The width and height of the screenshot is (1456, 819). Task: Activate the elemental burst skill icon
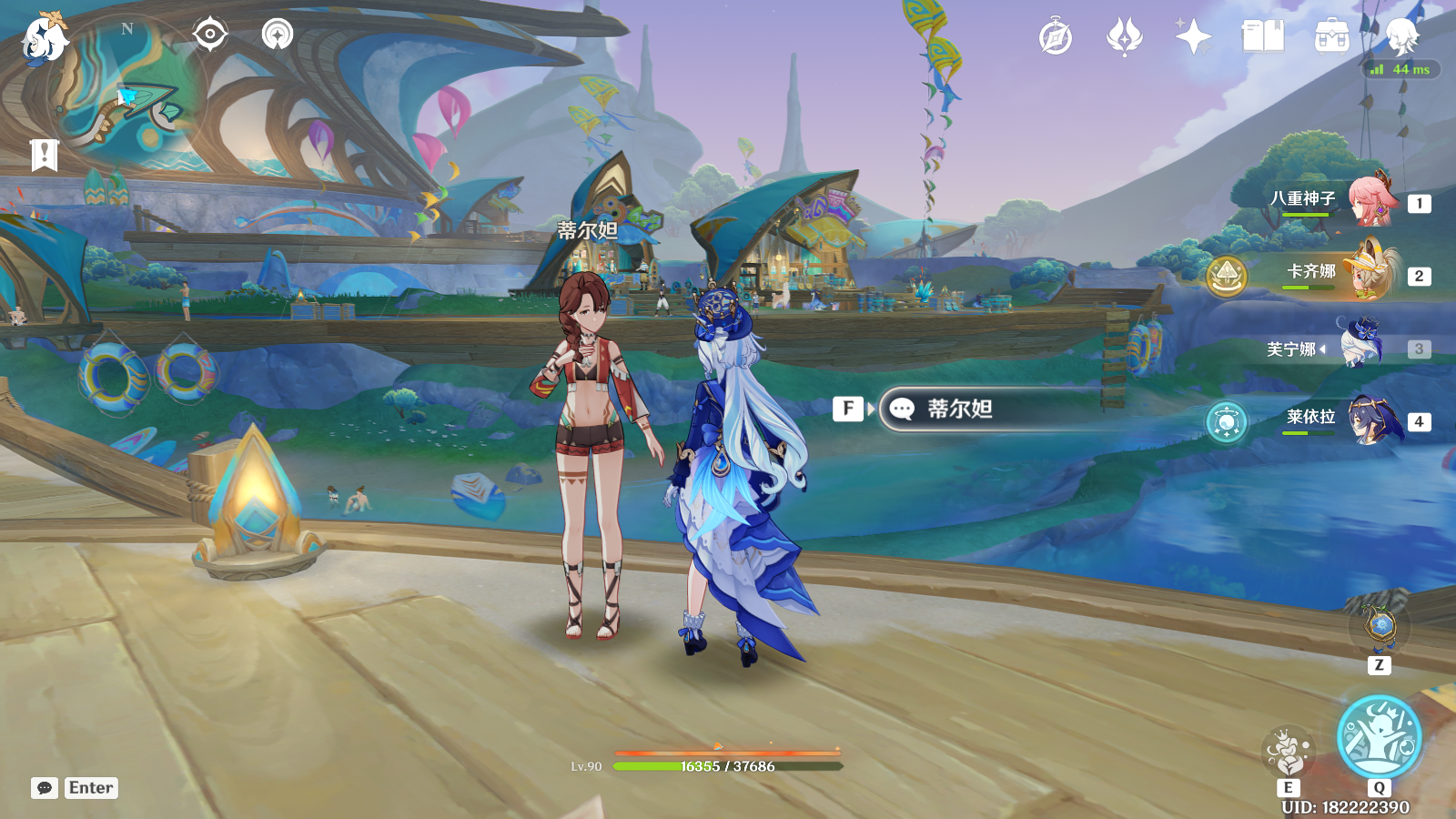click(1379, 737)
